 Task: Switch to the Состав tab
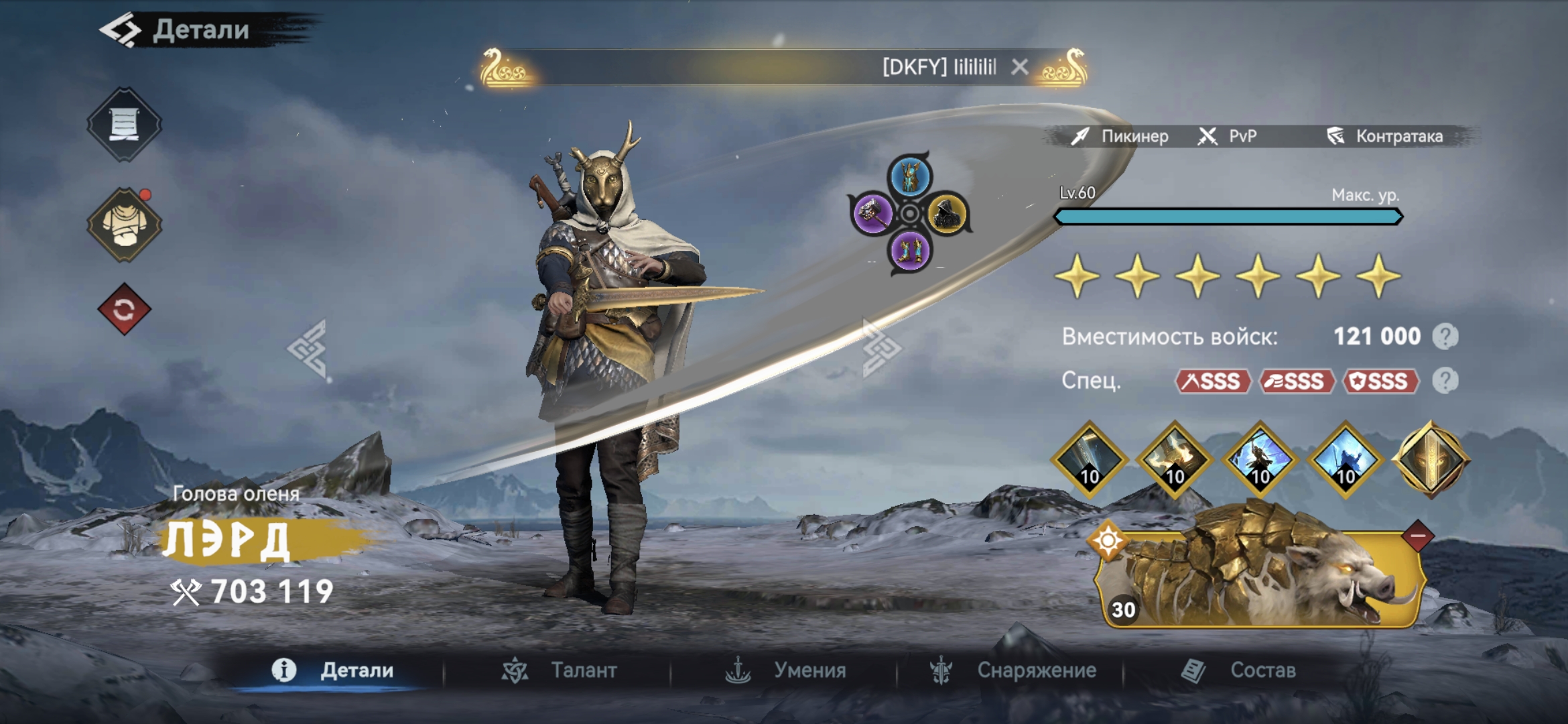(1238, 670)
